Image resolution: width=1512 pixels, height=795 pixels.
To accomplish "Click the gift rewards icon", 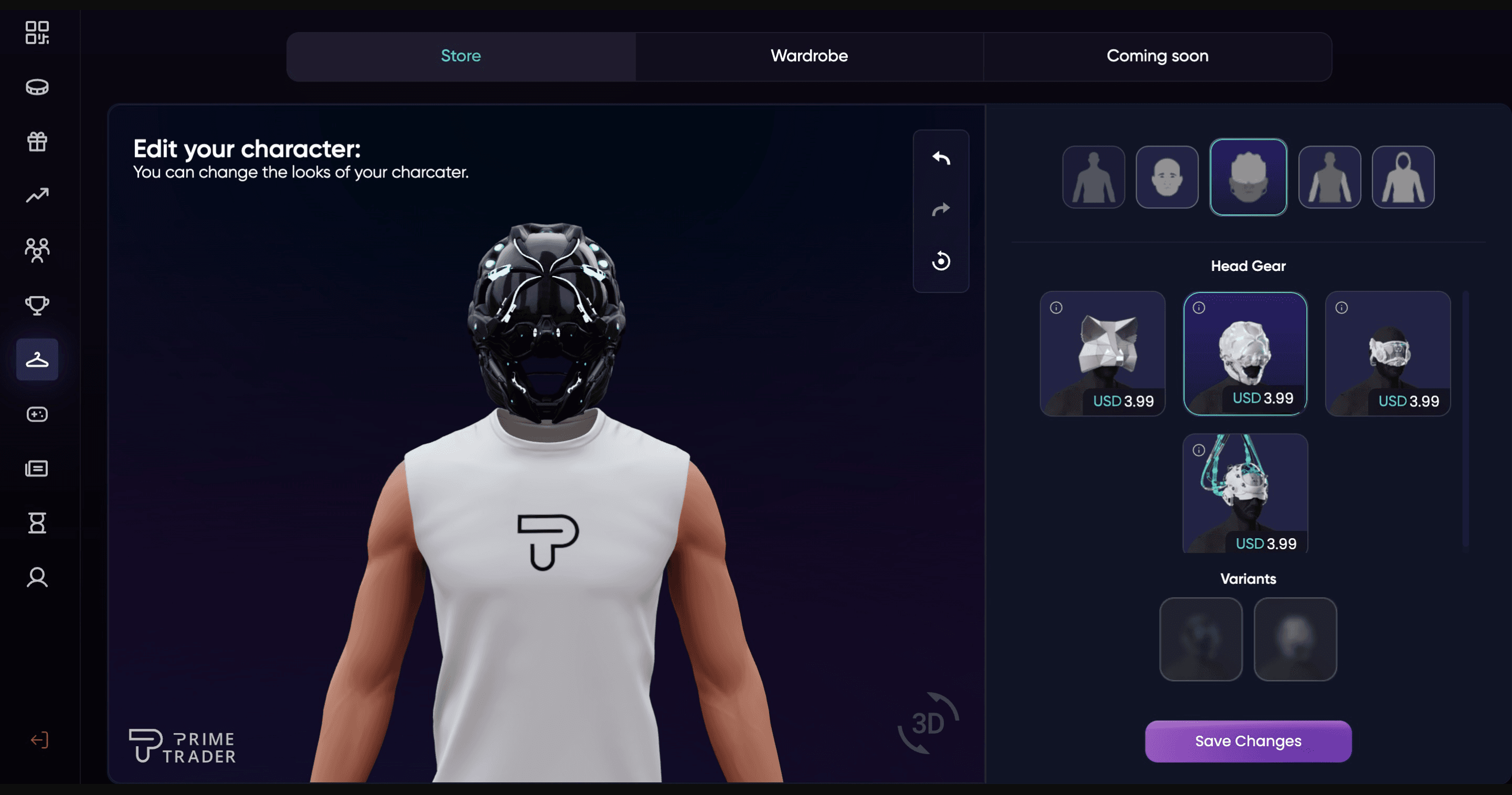I will [37, 141].
